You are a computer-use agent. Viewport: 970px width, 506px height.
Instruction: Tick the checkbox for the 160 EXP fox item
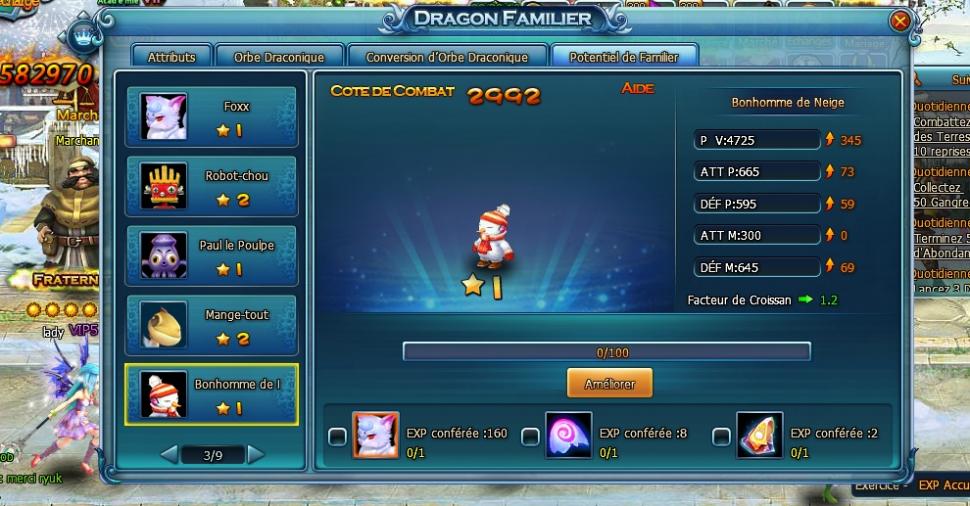coord(338,436)
